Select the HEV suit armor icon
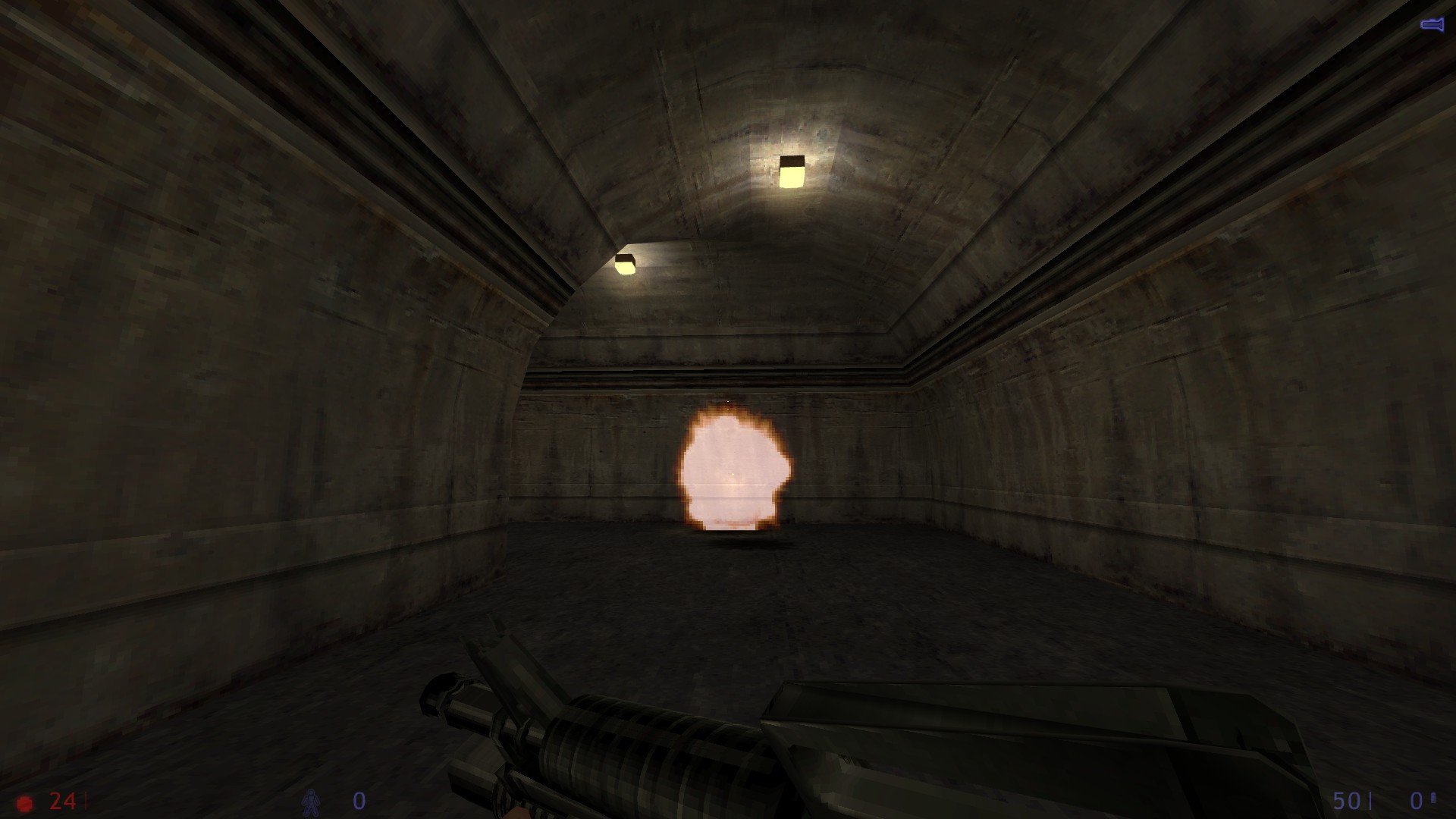The height and width of the screenshot is (819, 1456). pos(311,802)
